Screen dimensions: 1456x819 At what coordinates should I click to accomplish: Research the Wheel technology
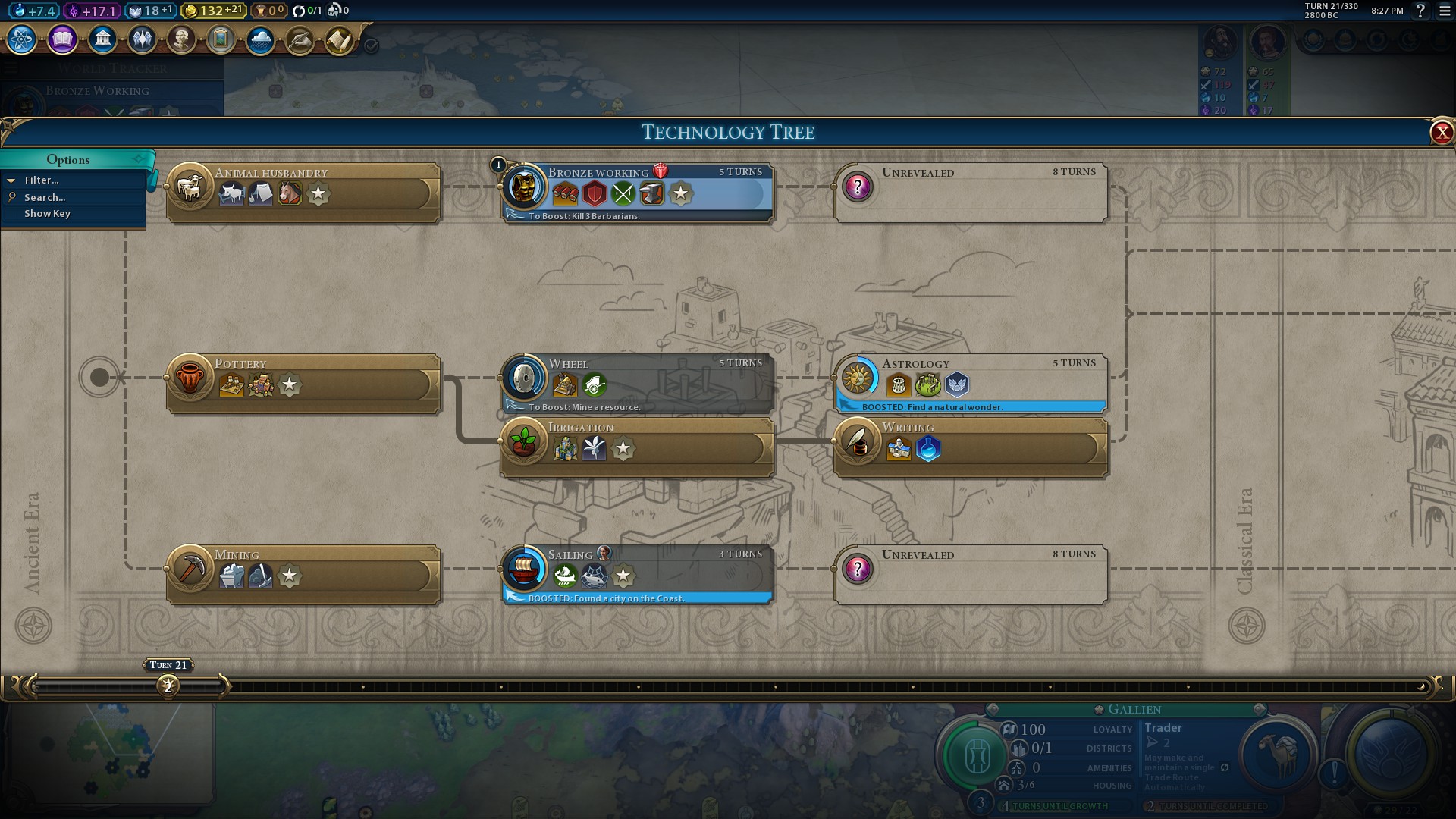pos(637,383)
